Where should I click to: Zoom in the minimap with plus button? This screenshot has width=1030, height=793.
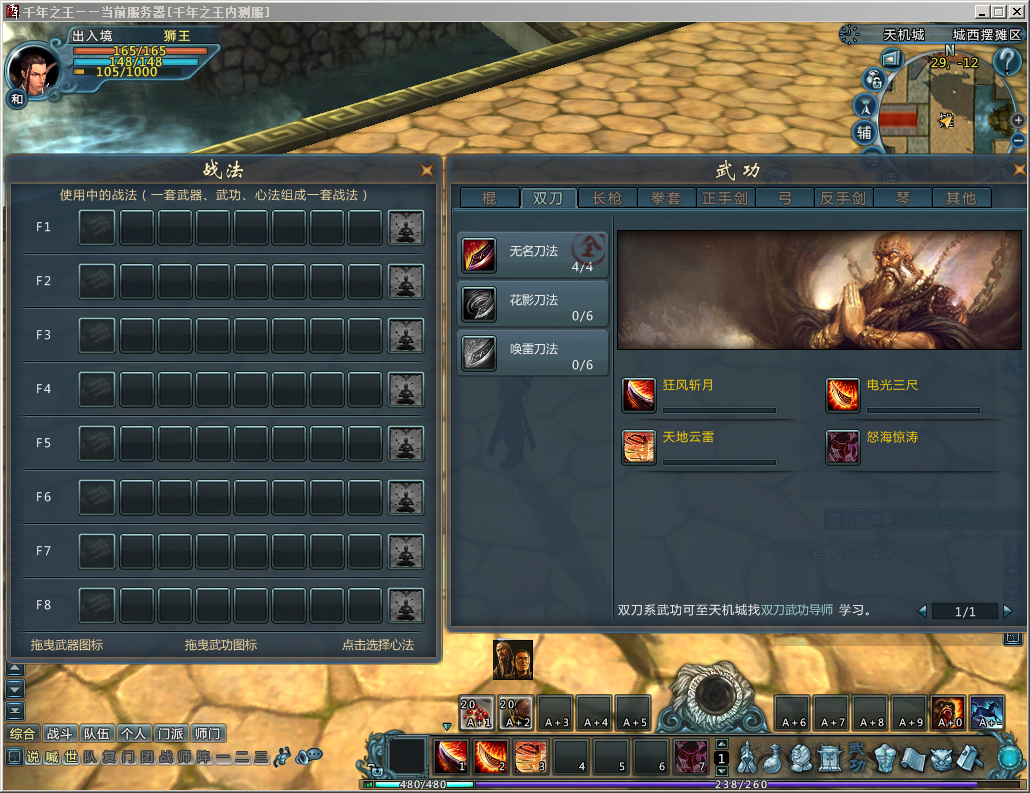coord(1018,120)
